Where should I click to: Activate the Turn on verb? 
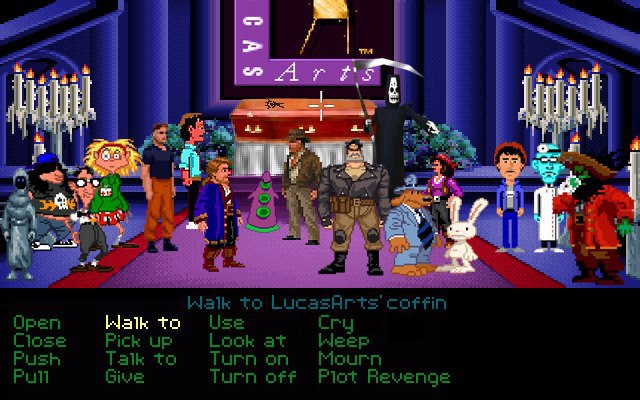[249, 359]
